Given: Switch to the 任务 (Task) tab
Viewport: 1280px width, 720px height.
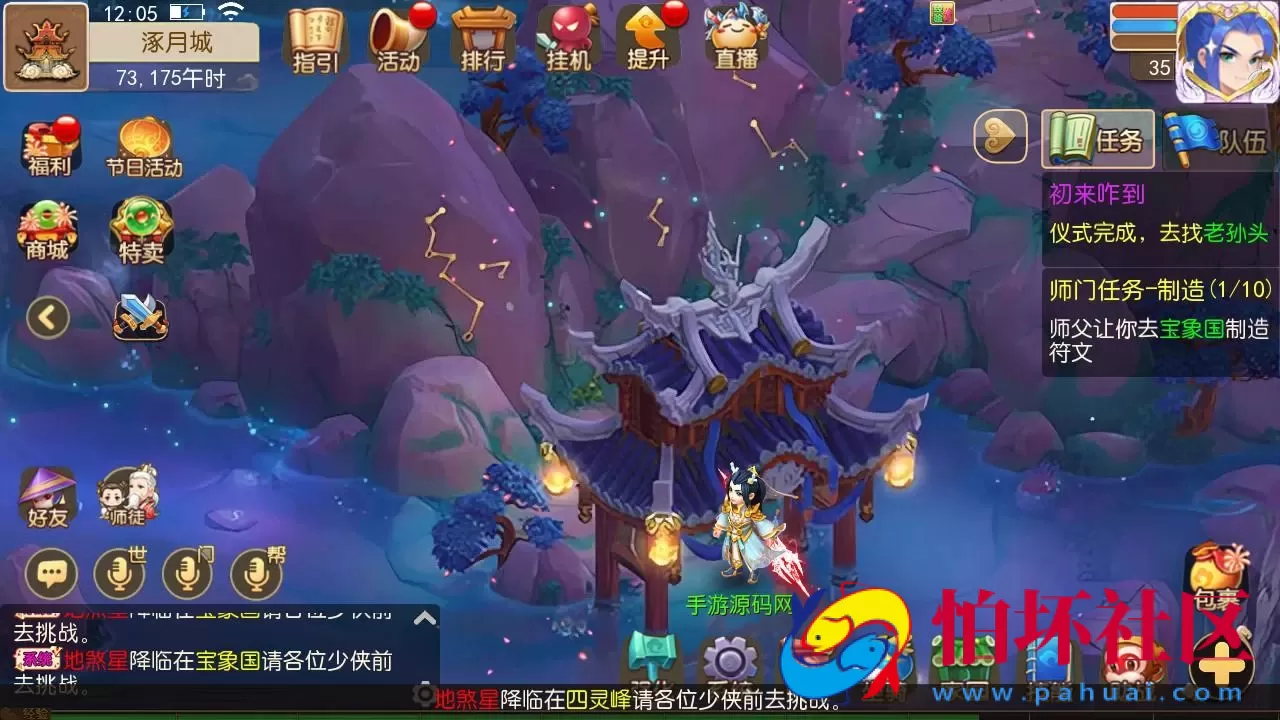Looking at the screenshot, I should pos(1098,140).
